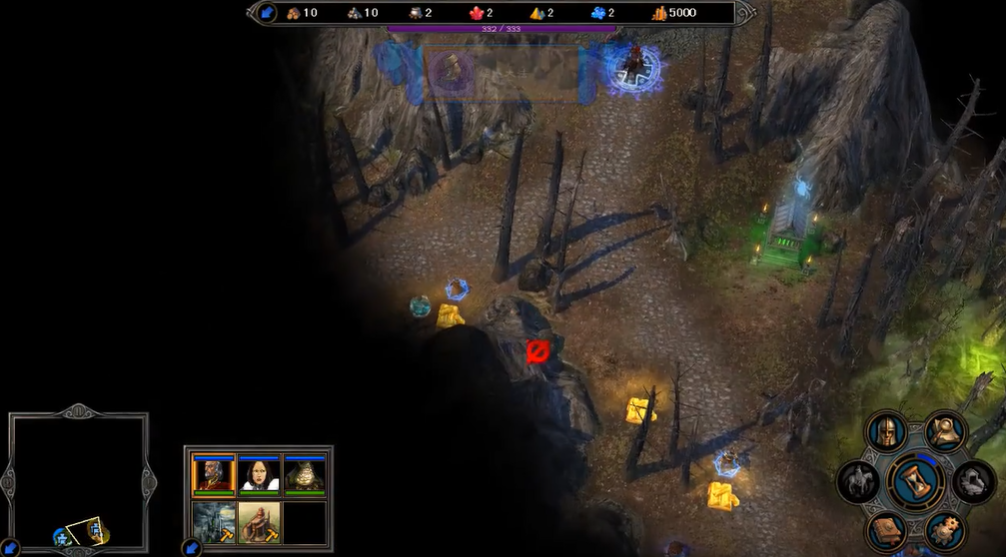Click the horse-and-rider move hero button
Viewport: 1006px width, 557px height.
coord(858,482)
